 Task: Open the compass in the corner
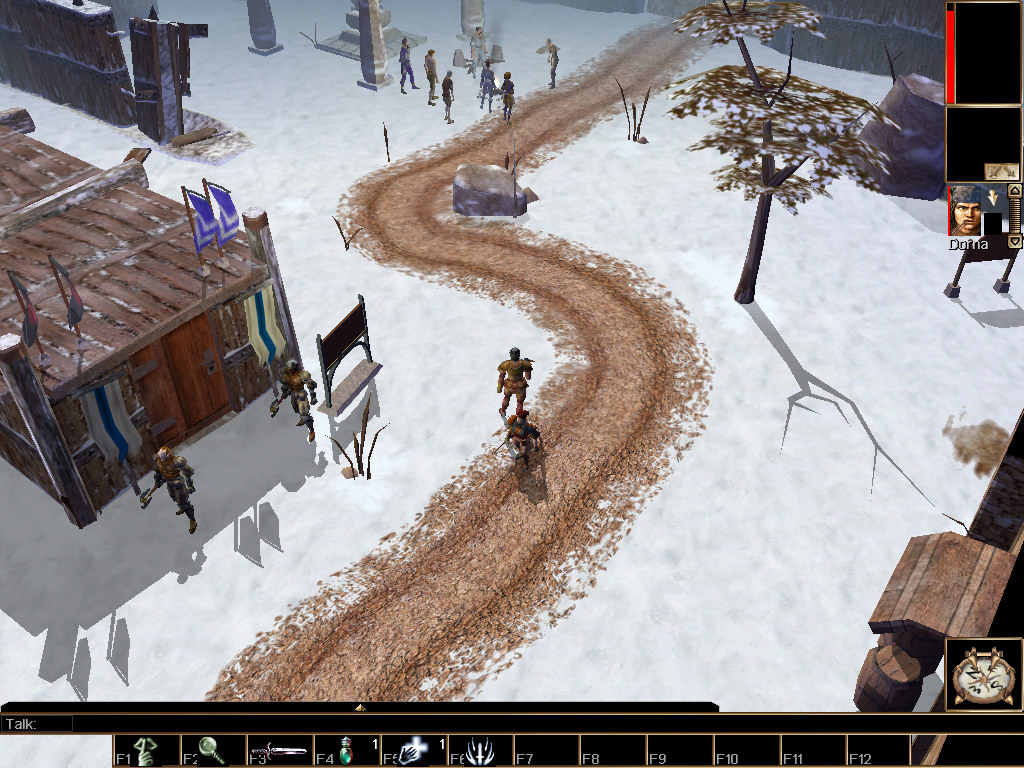[984, 675]
